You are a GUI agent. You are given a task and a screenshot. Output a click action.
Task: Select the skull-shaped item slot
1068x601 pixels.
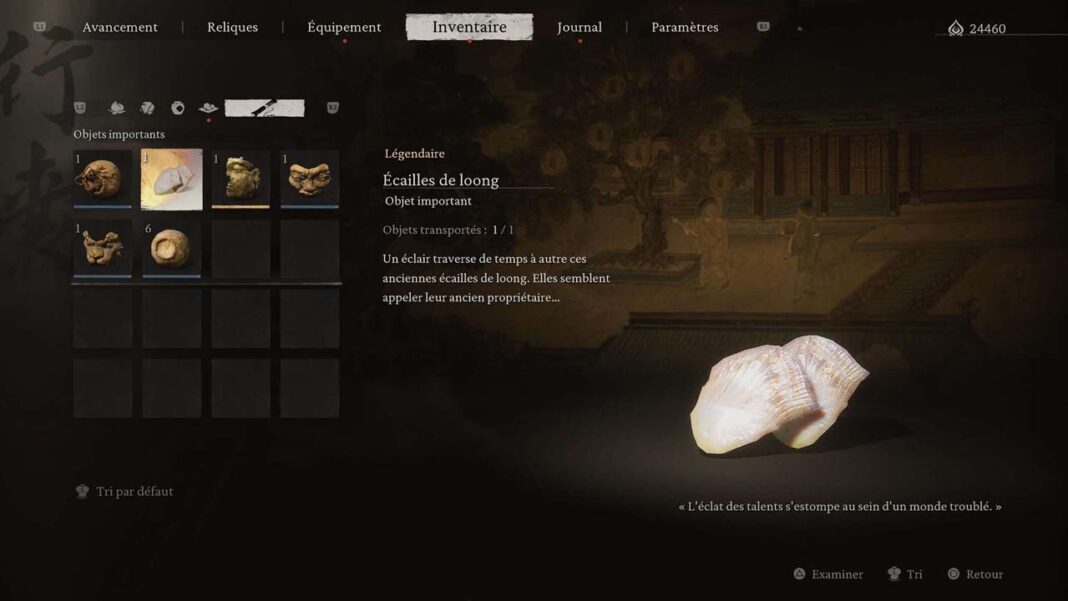pyautogui.click(x=102, y=179)
